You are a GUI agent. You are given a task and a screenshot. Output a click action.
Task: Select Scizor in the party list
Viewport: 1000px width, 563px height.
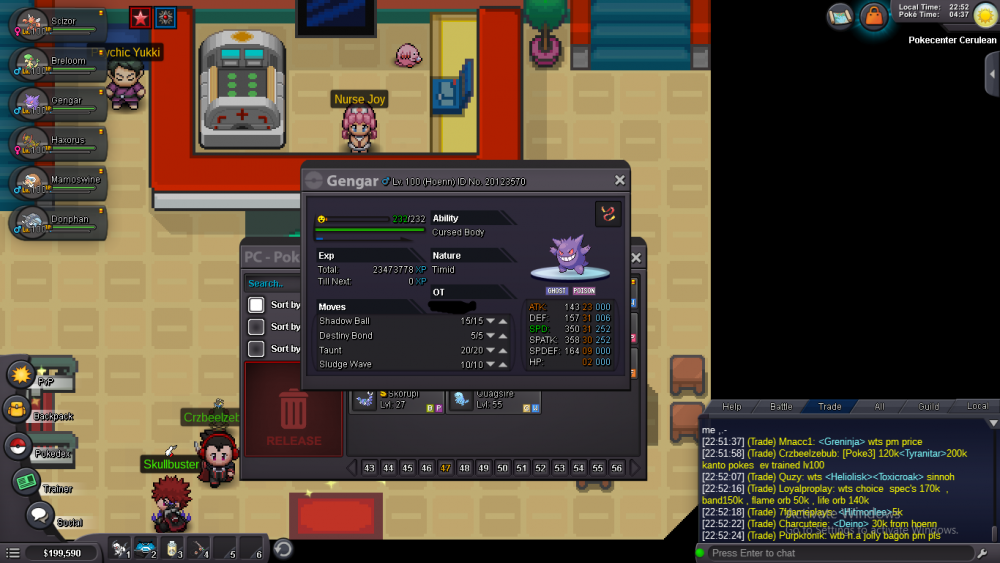click(58, 22)
